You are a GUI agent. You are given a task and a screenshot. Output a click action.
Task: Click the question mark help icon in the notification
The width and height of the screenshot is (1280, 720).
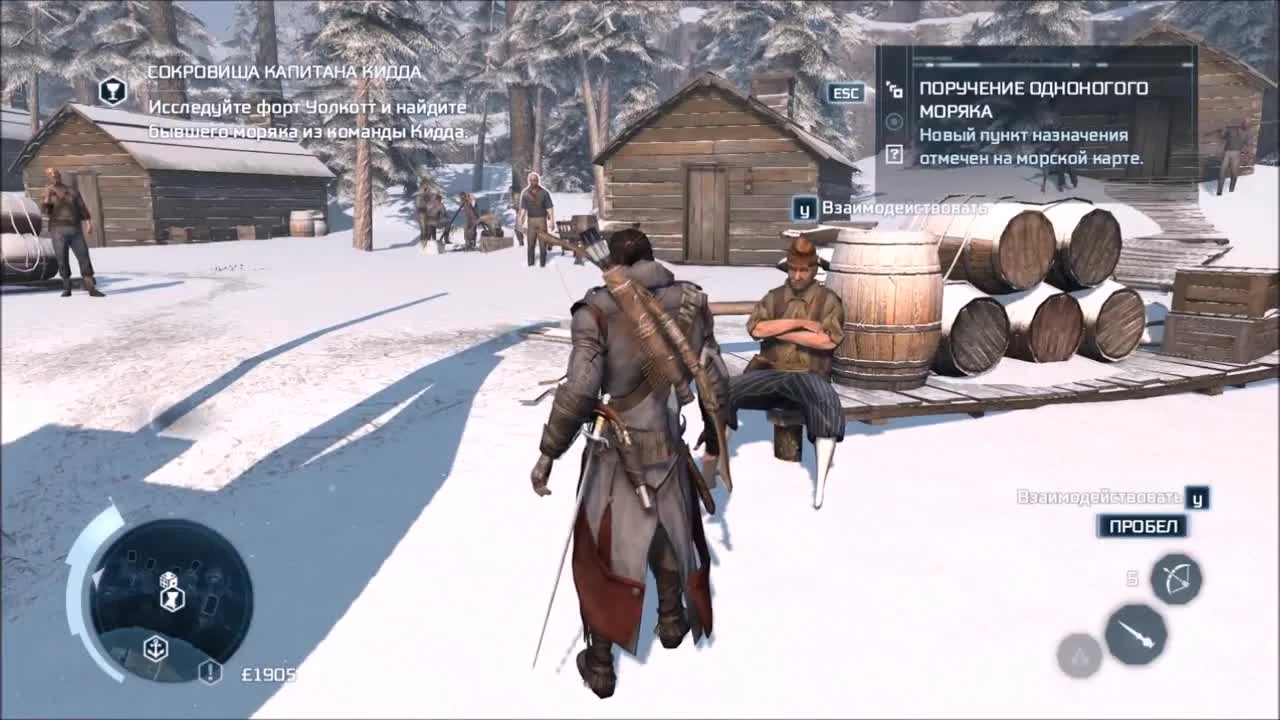[x=895, y=155]
